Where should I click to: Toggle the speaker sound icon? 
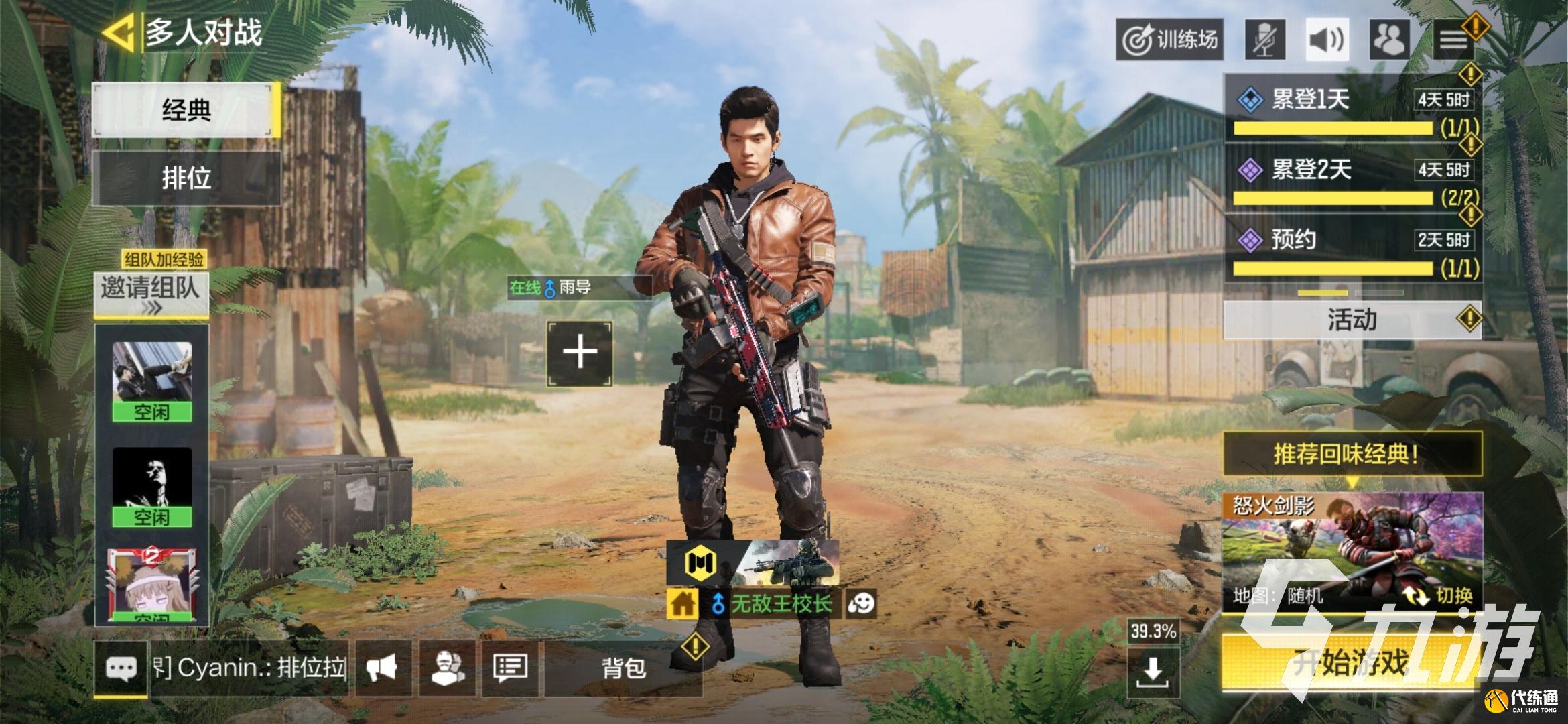pos(1326,40)
